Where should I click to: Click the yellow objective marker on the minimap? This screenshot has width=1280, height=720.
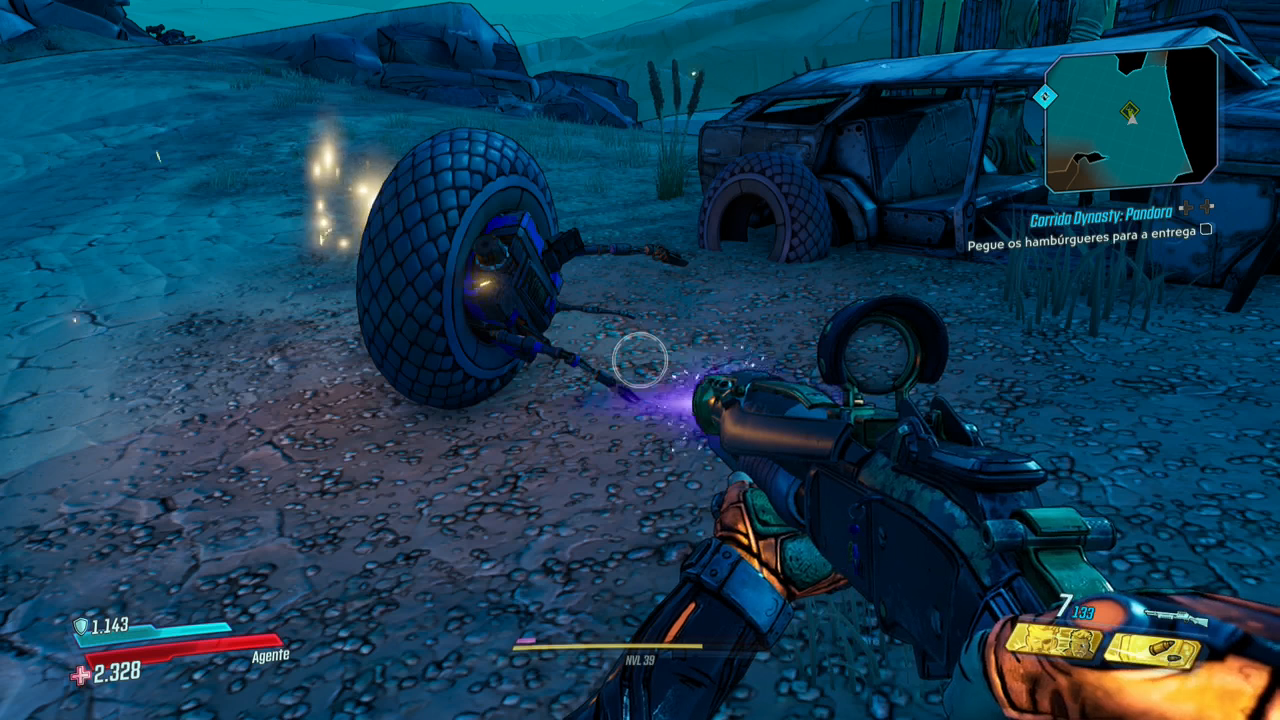pyautogui.click(x=1131, y=108)
